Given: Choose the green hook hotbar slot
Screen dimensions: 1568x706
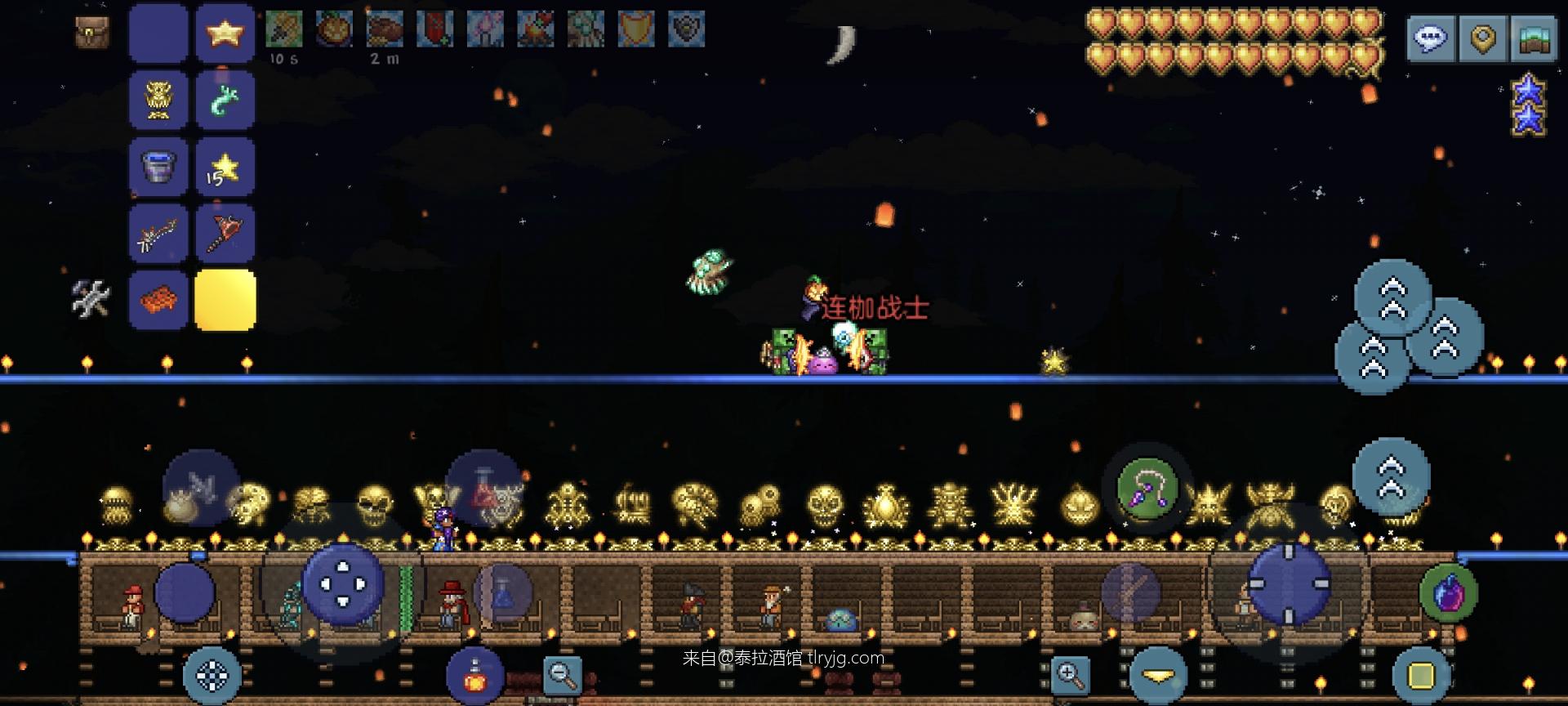Looking at the screenshot, I should pos(225,101).
